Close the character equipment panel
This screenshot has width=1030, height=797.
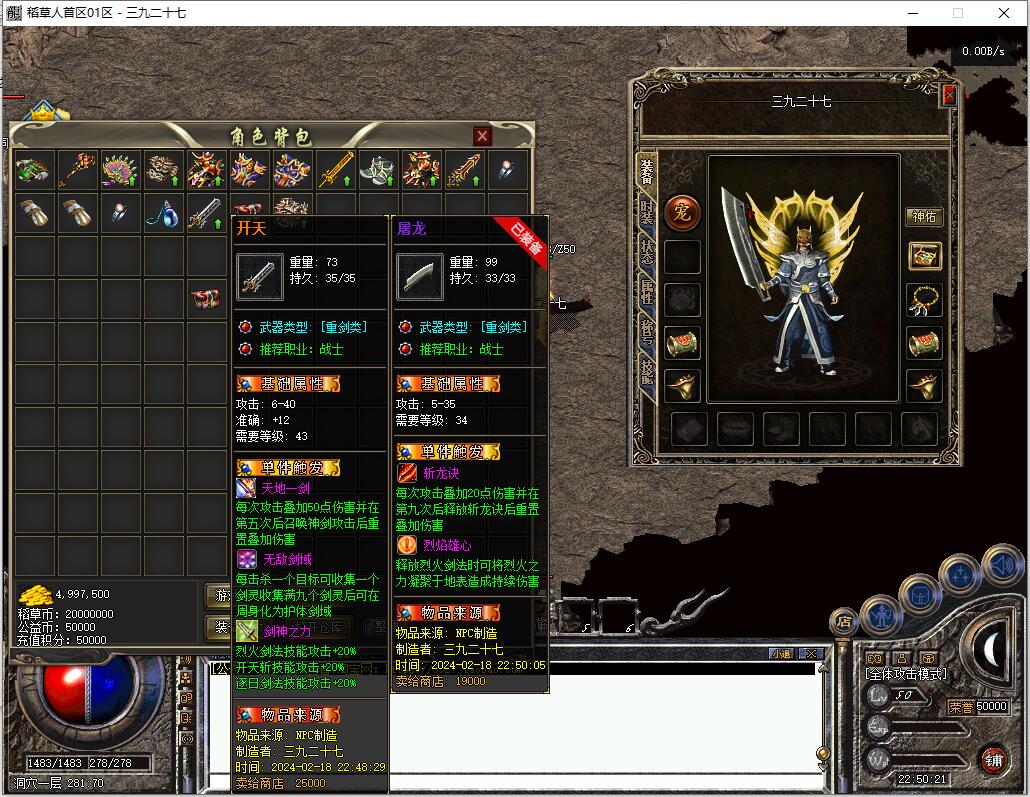pyautogui.click(x=949, y=95)
